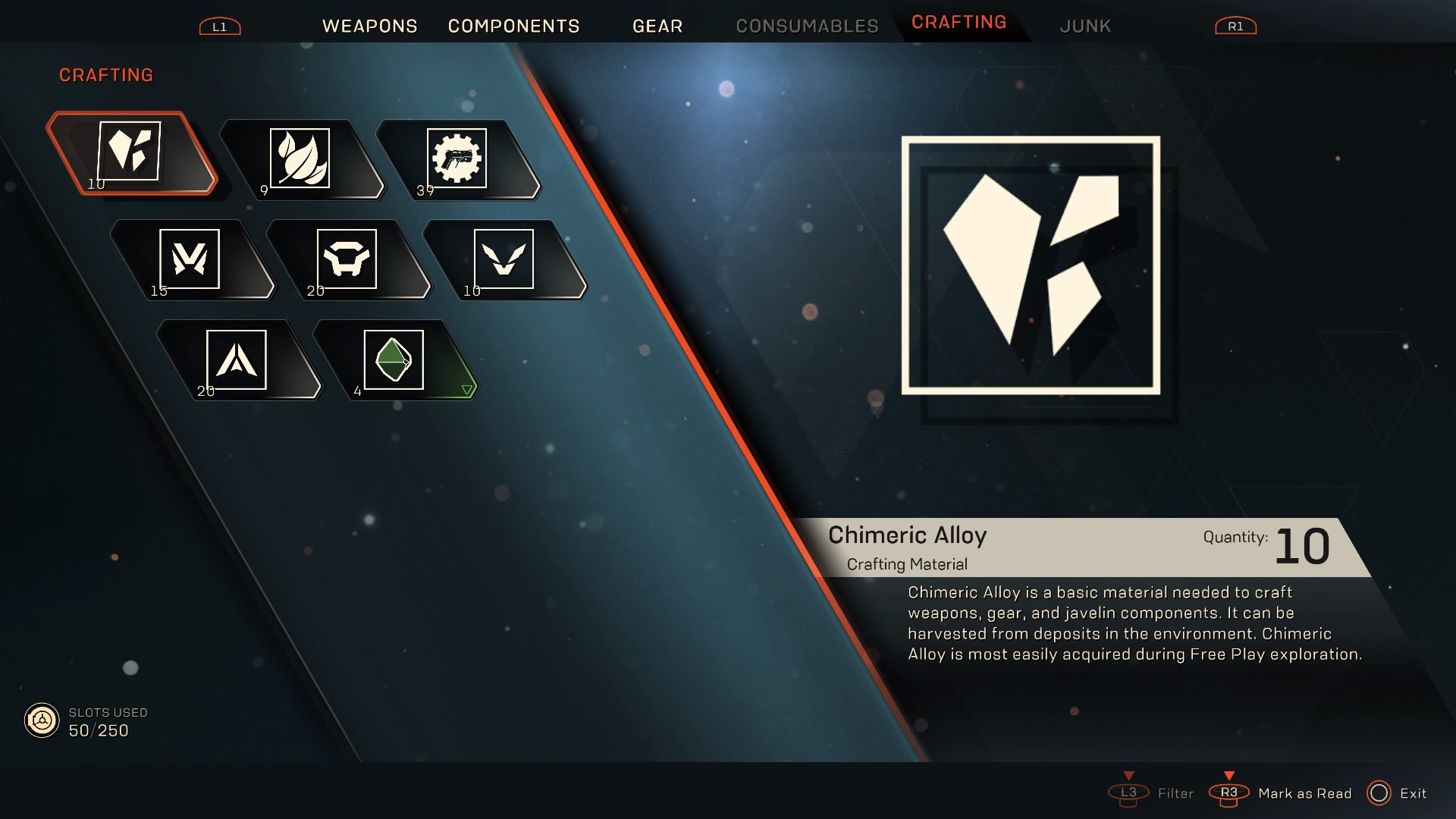Open the faction emblem material with quantity 20
The height and width of the screenshot is (819, 1456).
(x=237, y=360)
